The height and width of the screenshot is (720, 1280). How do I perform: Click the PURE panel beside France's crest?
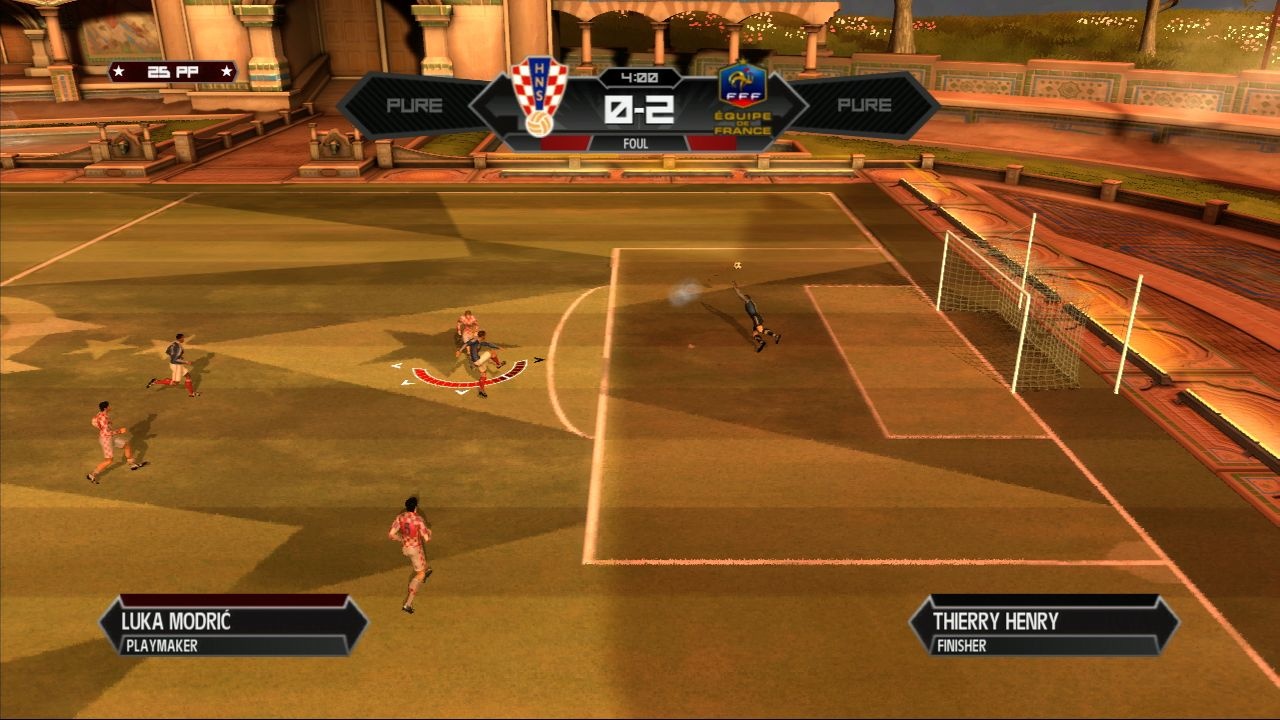(x=864, y=105)
